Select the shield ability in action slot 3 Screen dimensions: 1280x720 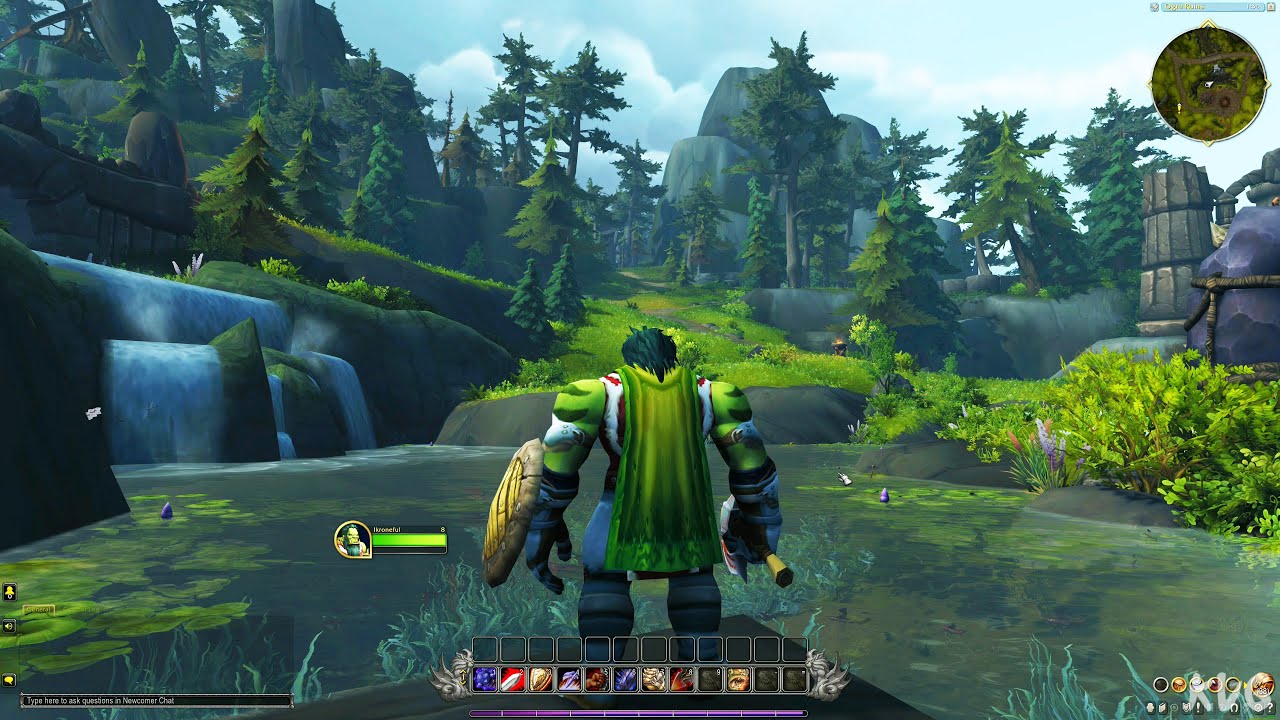pos(540,678)
